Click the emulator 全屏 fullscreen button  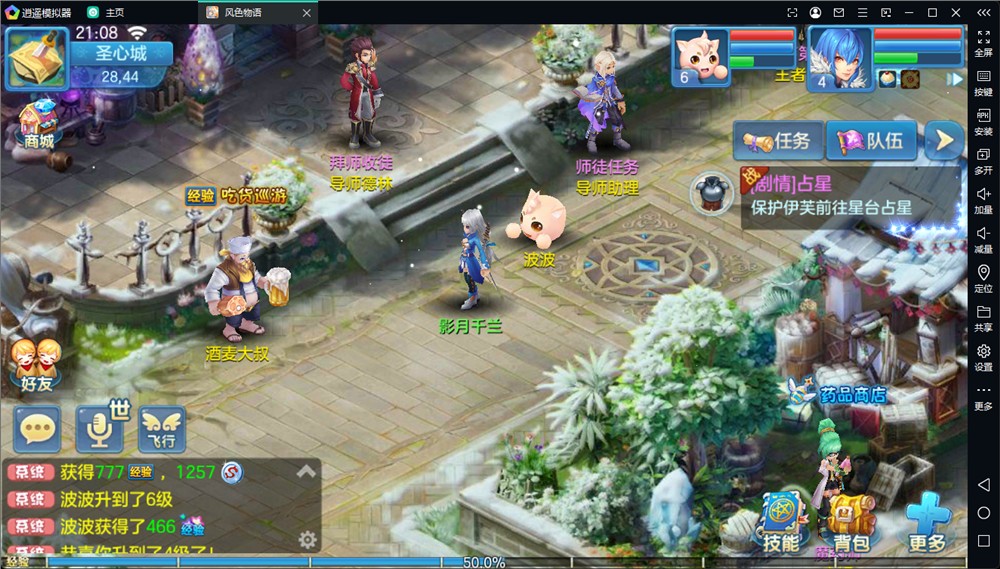(x=983, y=43)
